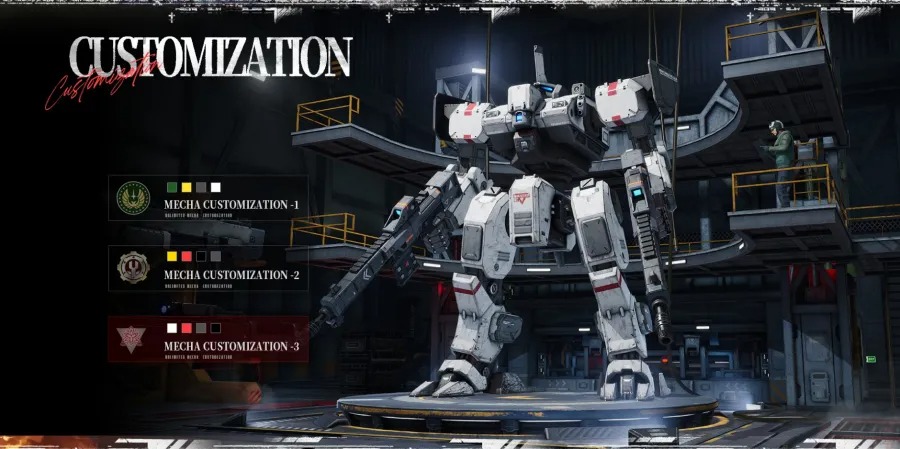Pick the white swatch in Customization -3
Image resolution: width=900 pixels, height=449 pixels.
click(172, 327)
